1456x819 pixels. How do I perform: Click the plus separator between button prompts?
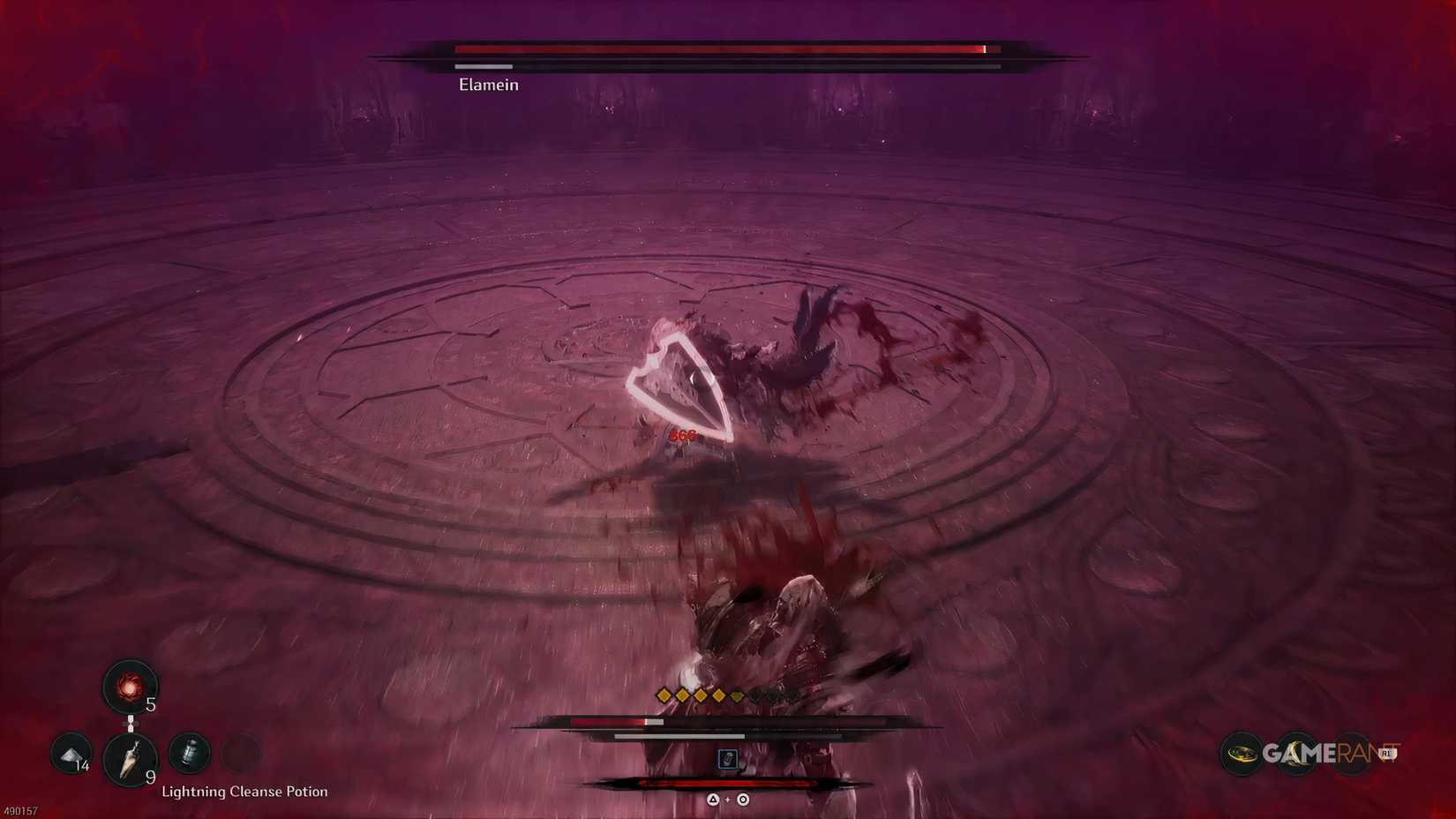pyautogui.click(x=727, y=799)
